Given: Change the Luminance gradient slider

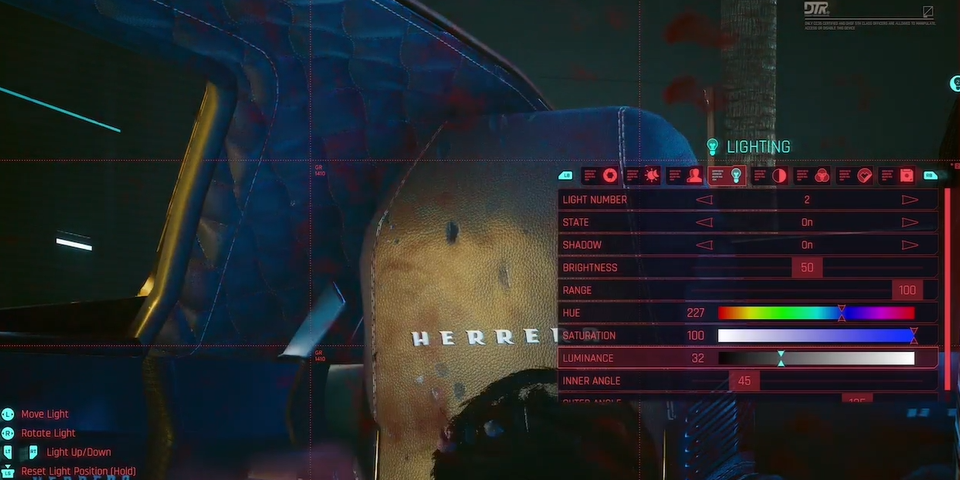Looking at the screenshot, I should pyautogui.click(x=816, y=358).
